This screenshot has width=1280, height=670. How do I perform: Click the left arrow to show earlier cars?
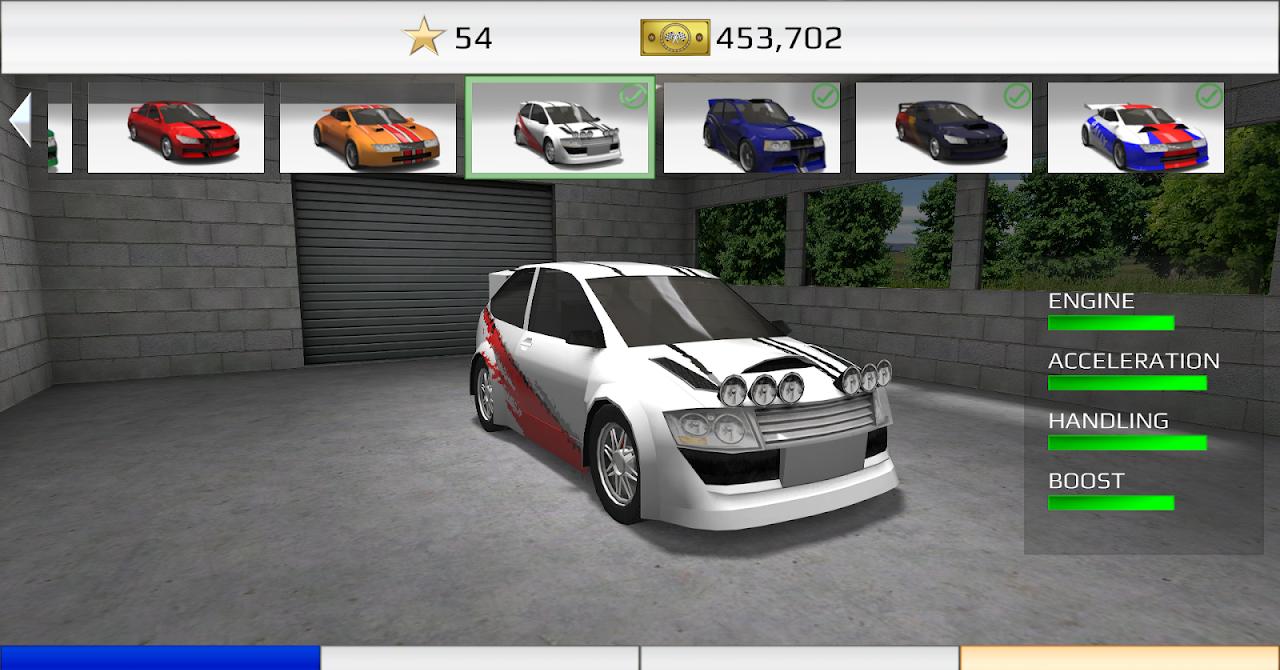coord(19,120)
